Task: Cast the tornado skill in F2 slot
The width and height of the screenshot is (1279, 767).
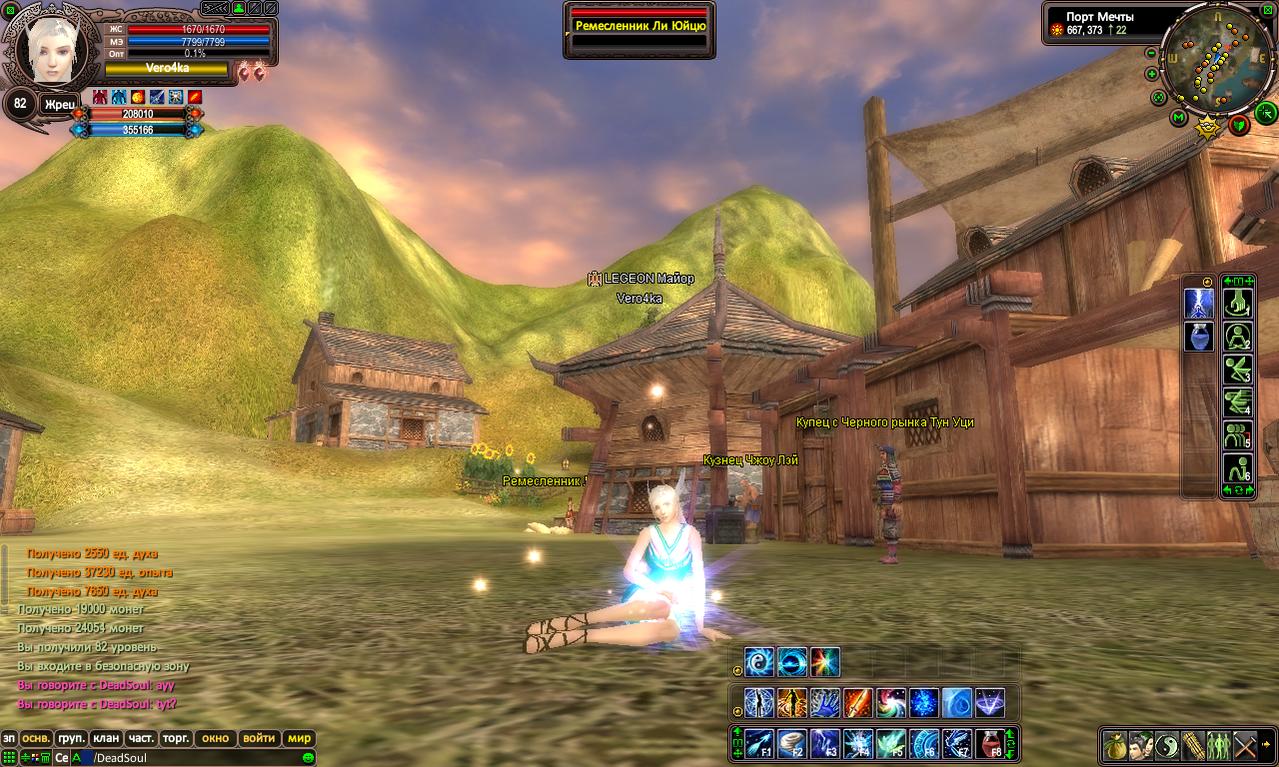Action: (792, 744)
